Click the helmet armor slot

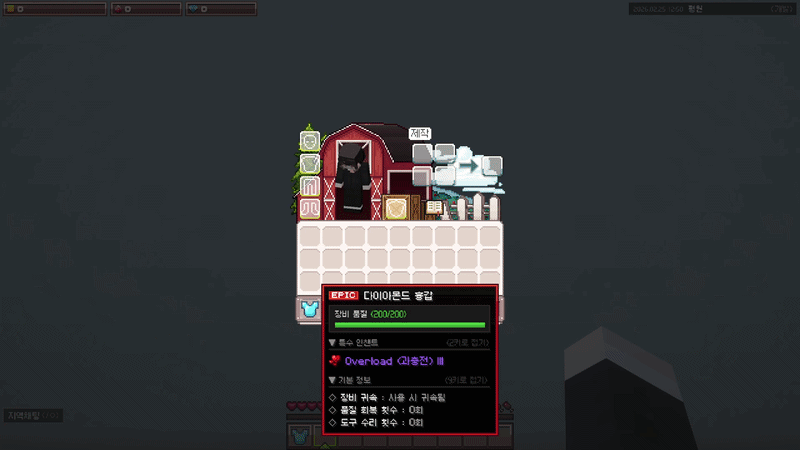pos(309,141)
